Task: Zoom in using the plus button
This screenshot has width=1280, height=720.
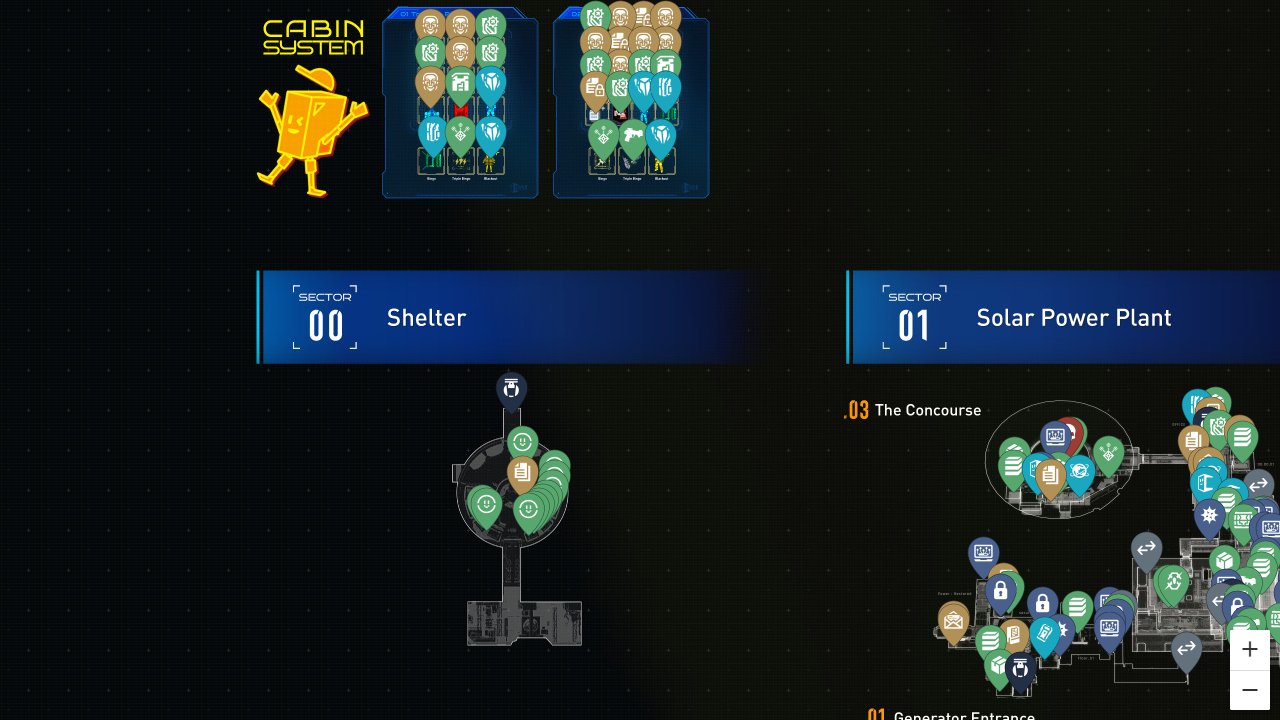Action: 1250,649
